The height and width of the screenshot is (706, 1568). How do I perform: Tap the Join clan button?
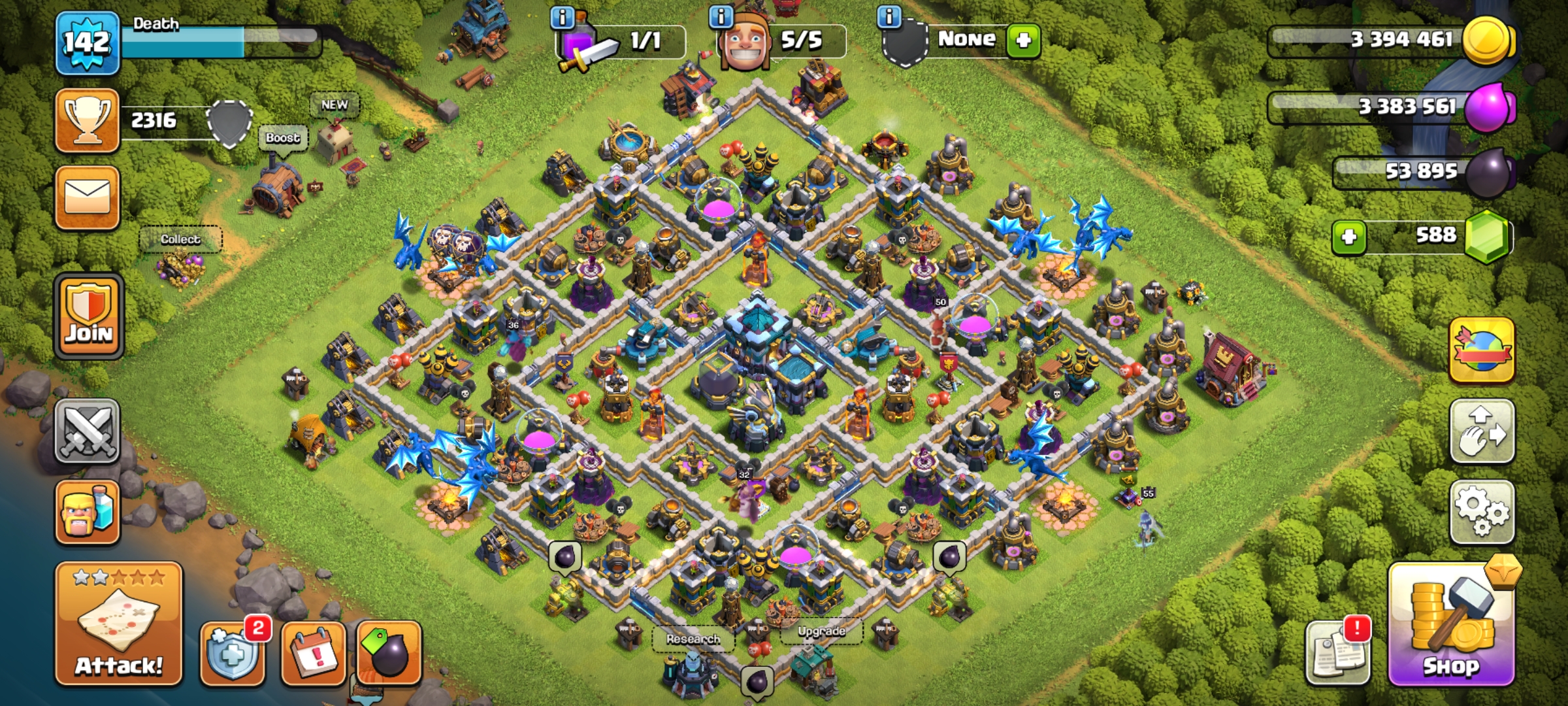tap(89, 316)
